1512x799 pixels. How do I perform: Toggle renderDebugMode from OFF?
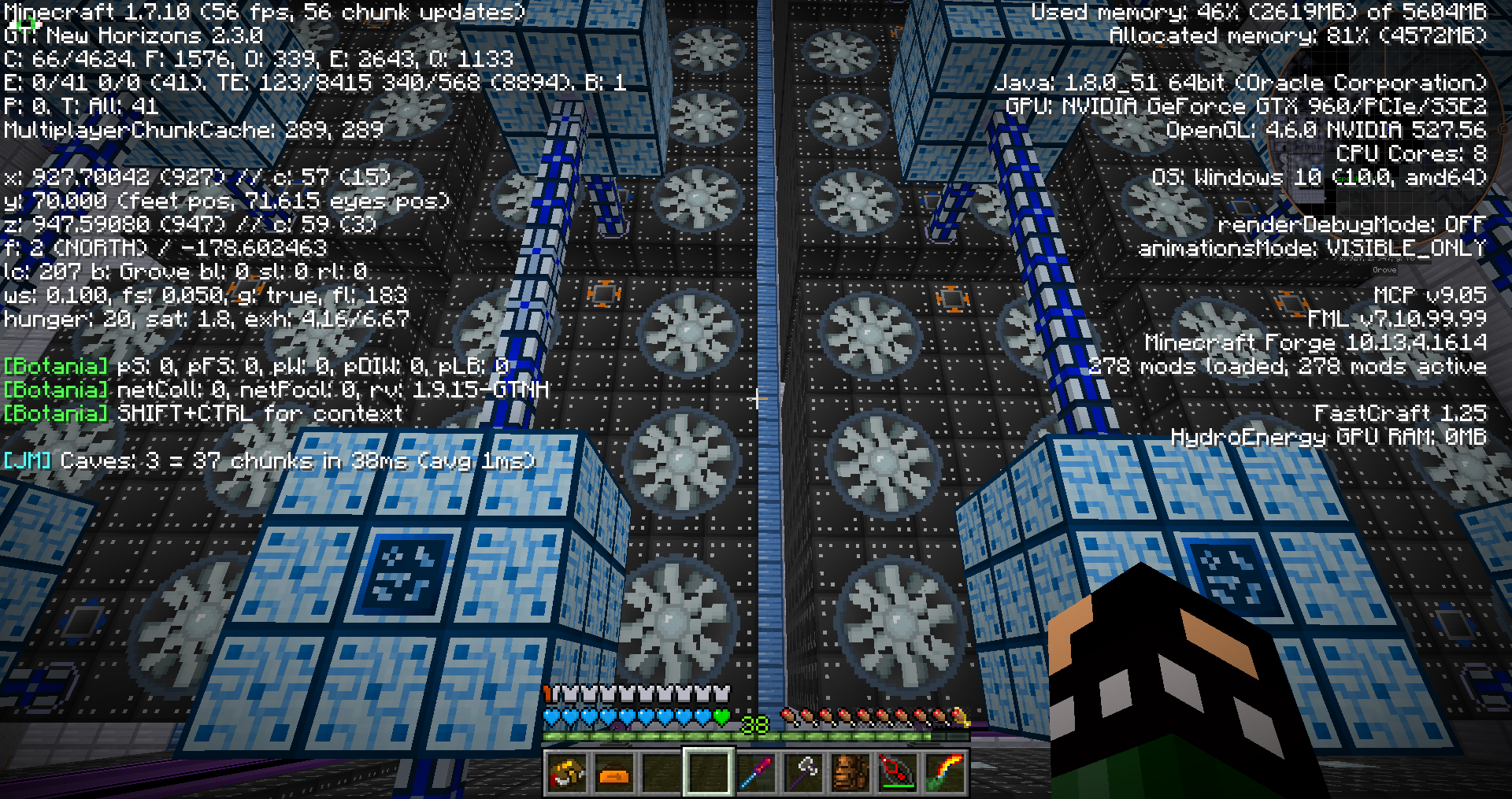coord(1351,224)
